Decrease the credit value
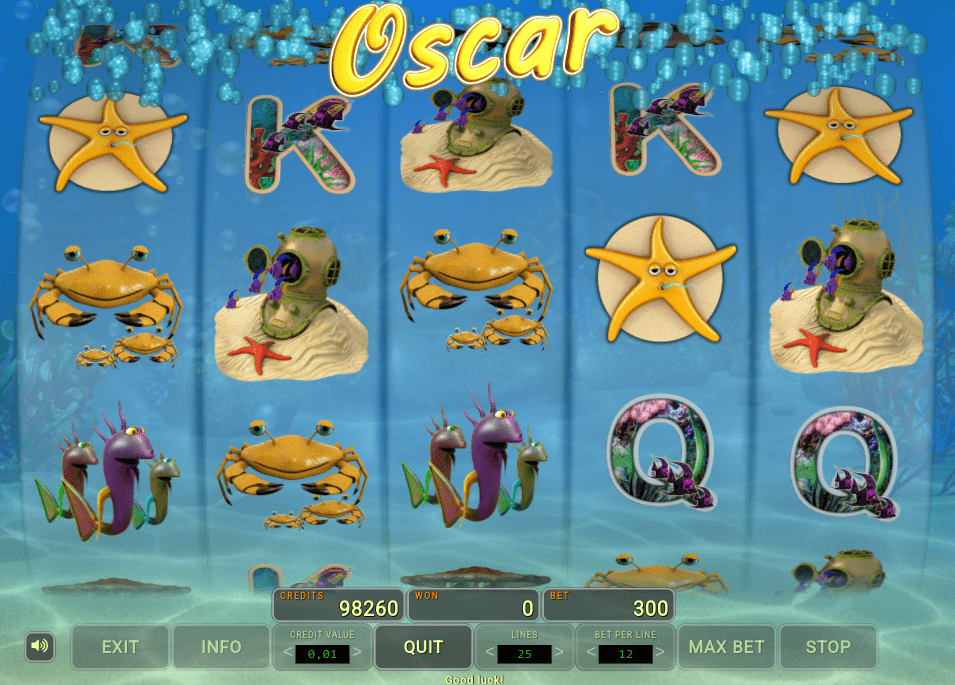This screenshot has height=685, width=955. pyautogui.click(x=285, y=654)
